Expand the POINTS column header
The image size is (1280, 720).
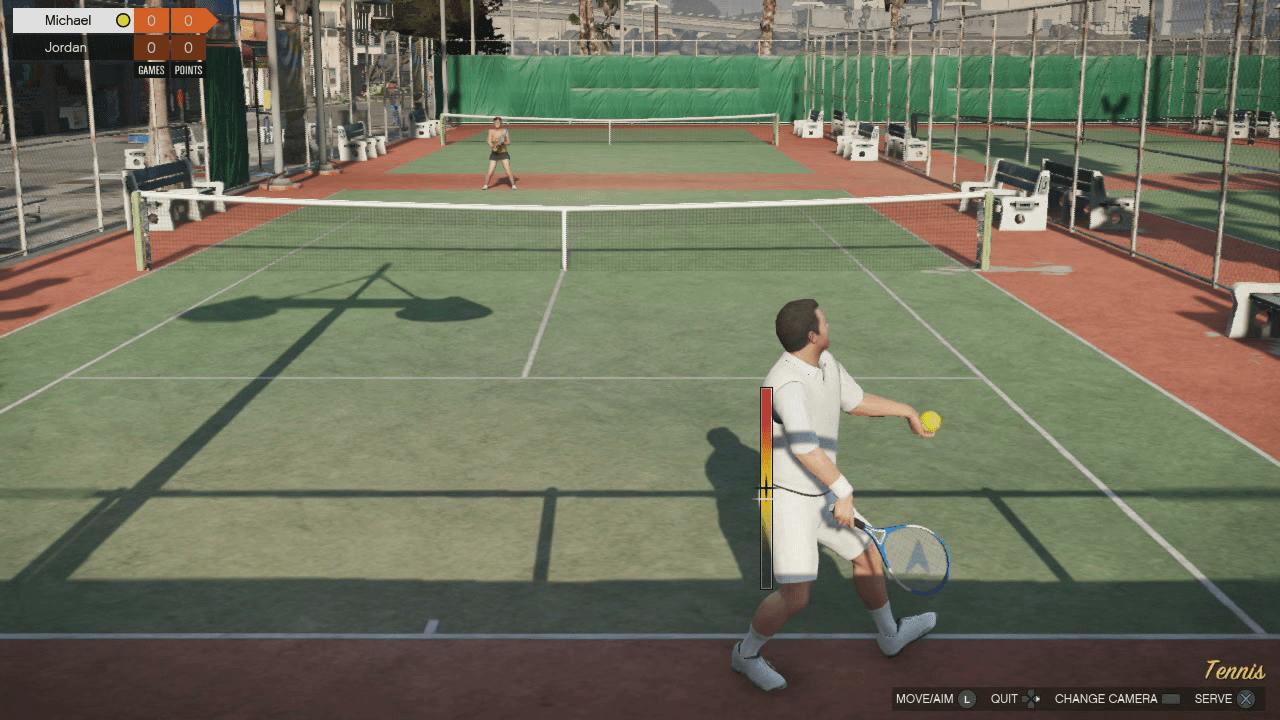click(x=188, y=69)
